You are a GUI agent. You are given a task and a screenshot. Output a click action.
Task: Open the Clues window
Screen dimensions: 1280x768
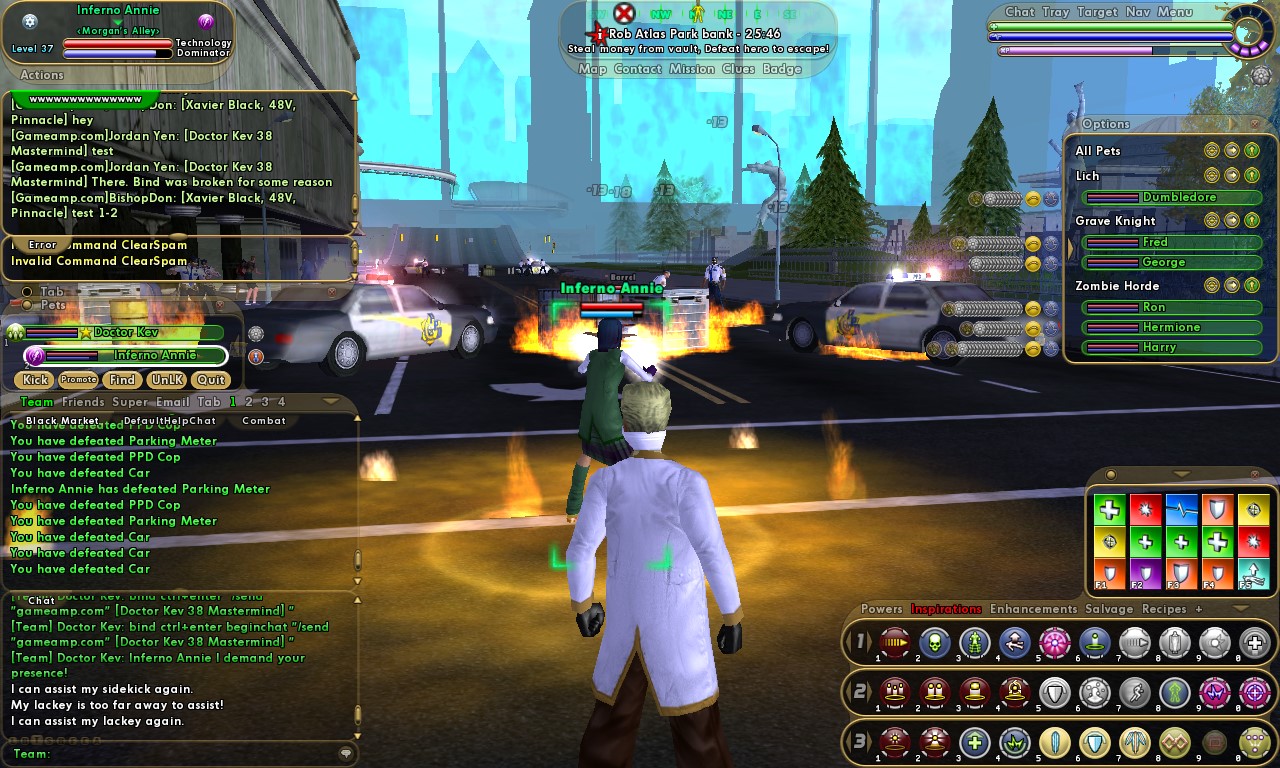(738, 69)
